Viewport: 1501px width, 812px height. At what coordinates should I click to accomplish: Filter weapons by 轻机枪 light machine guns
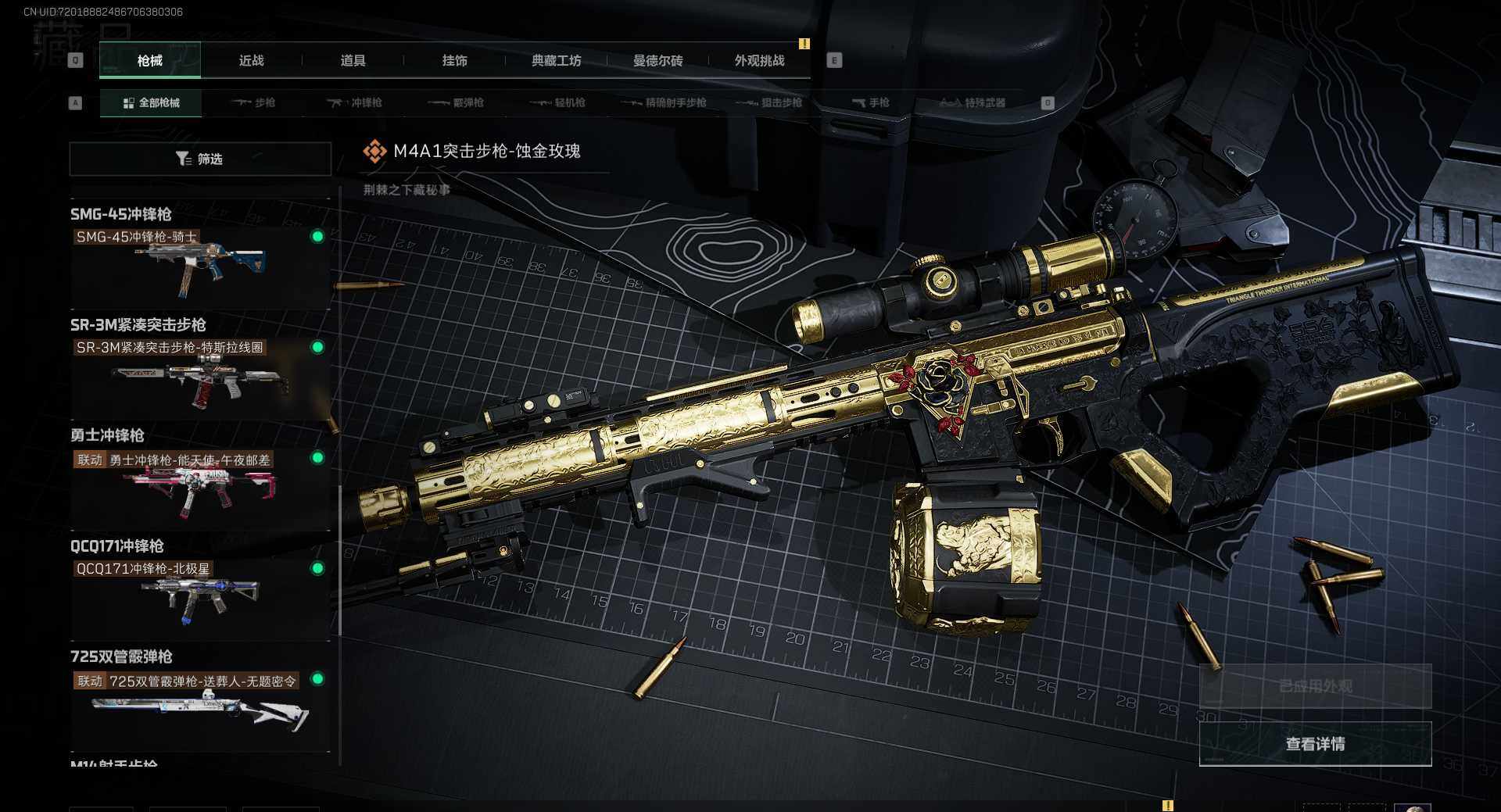click(558, 102)
